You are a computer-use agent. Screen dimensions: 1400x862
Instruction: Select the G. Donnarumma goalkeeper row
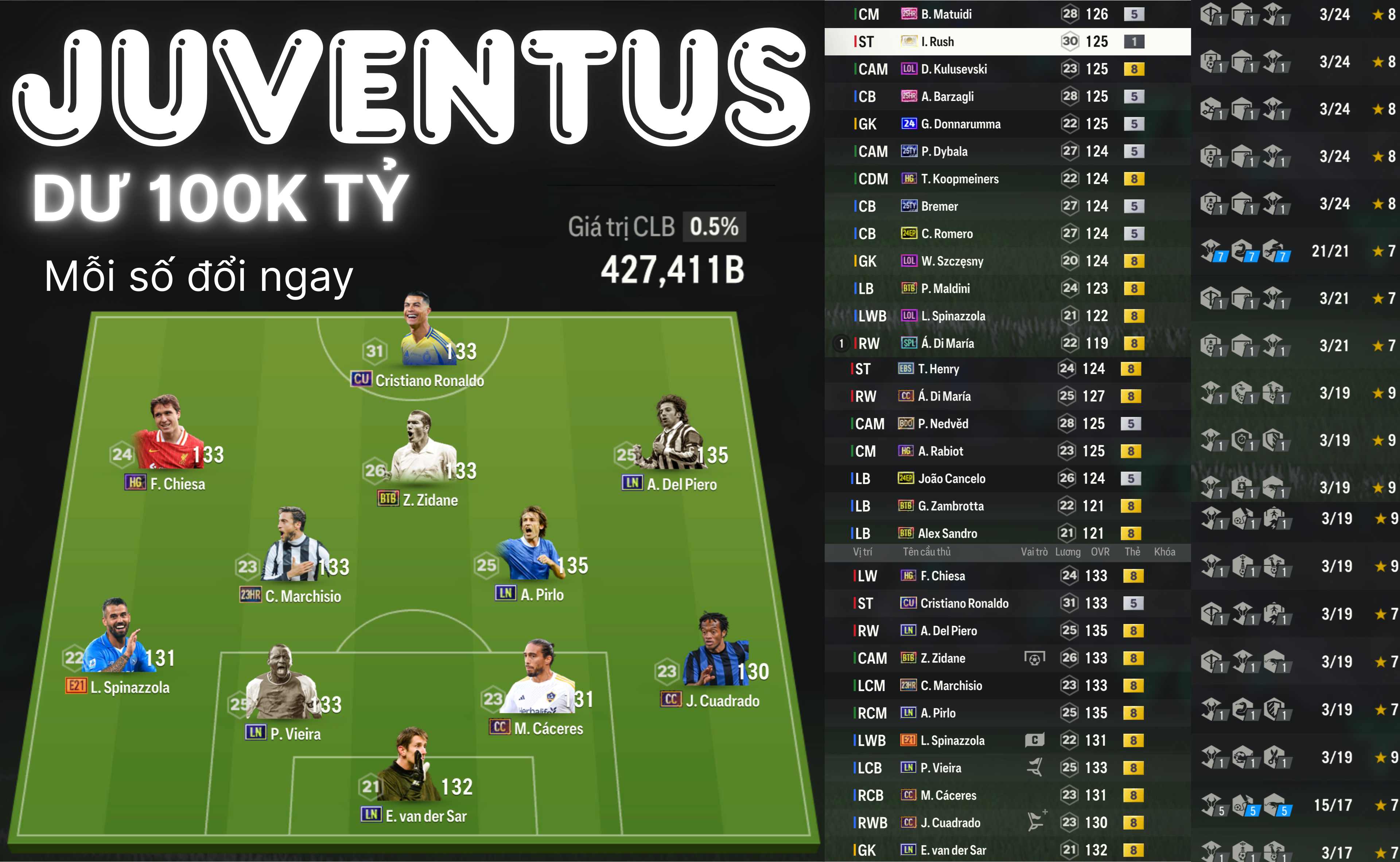point(1007,124)
